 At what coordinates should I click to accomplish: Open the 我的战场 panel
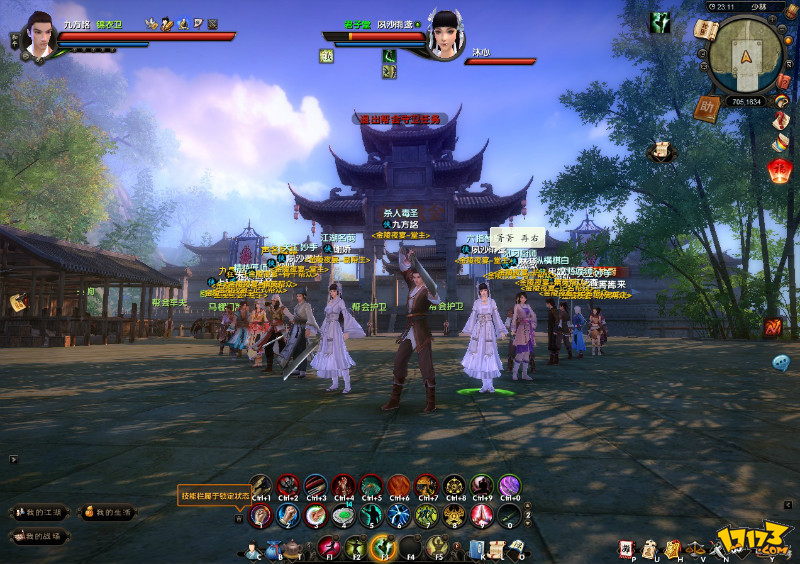point(39,537)
